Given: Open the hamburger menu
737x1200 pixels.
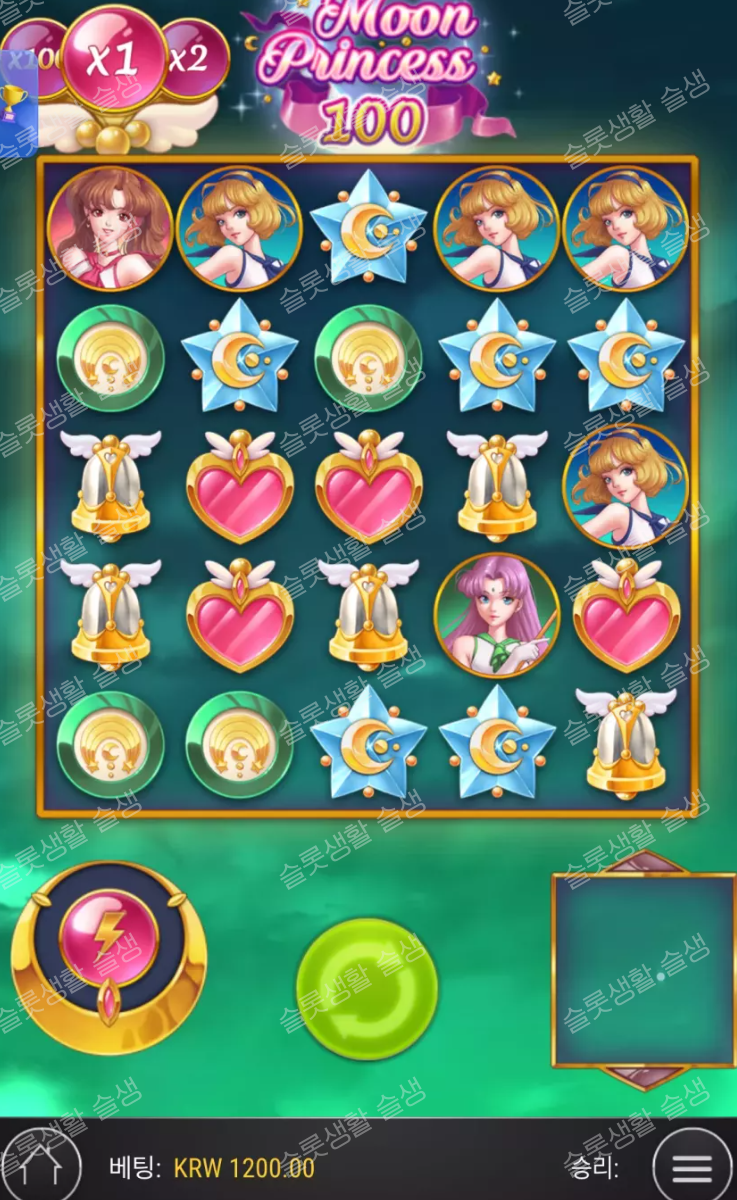Looking at the screenshot, I should [692, 1166].
